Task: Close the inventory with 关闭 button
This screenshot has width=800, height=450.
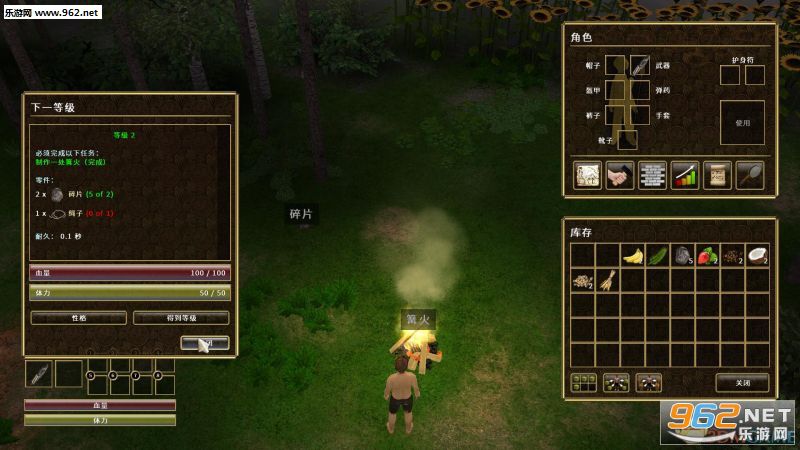Action: coord(742,382)
